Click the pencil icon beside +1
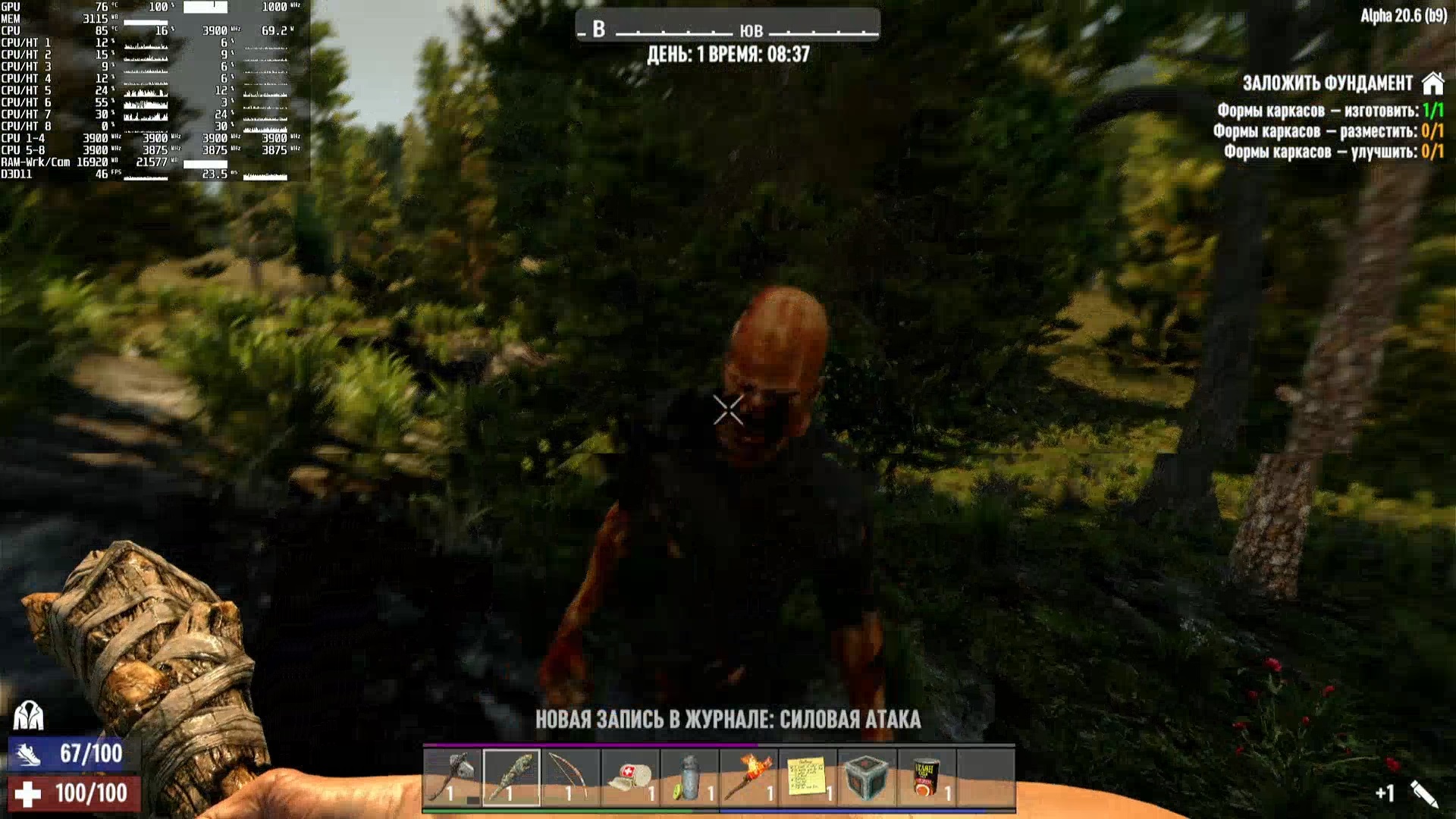Viewport: 1456px width, 819px height. click(1423, 793)
